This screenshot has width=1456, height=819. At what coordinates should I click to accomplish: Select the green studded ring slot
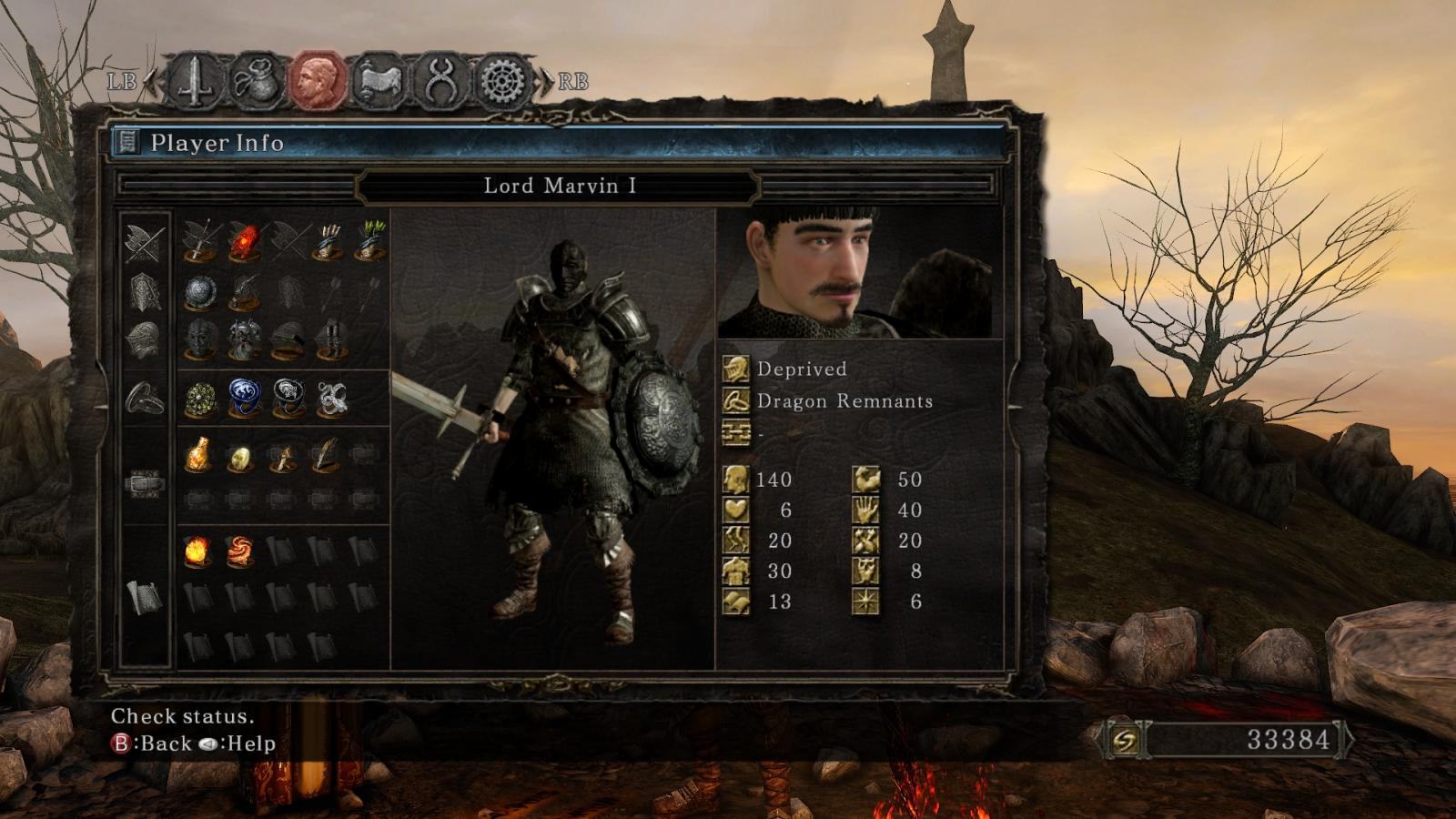pyautogui.click(x=198, y=399)
